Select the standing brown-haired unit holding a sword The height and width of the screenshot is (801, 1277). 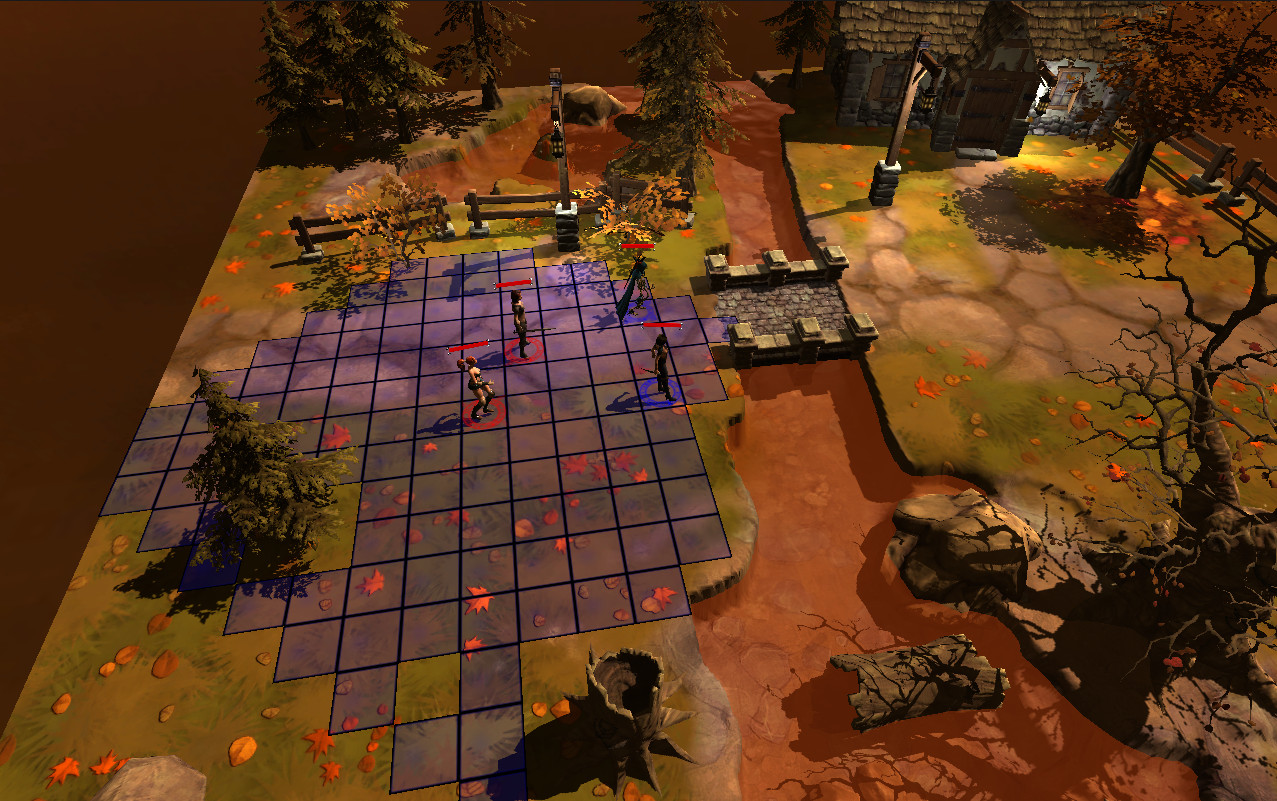(519, 324)
